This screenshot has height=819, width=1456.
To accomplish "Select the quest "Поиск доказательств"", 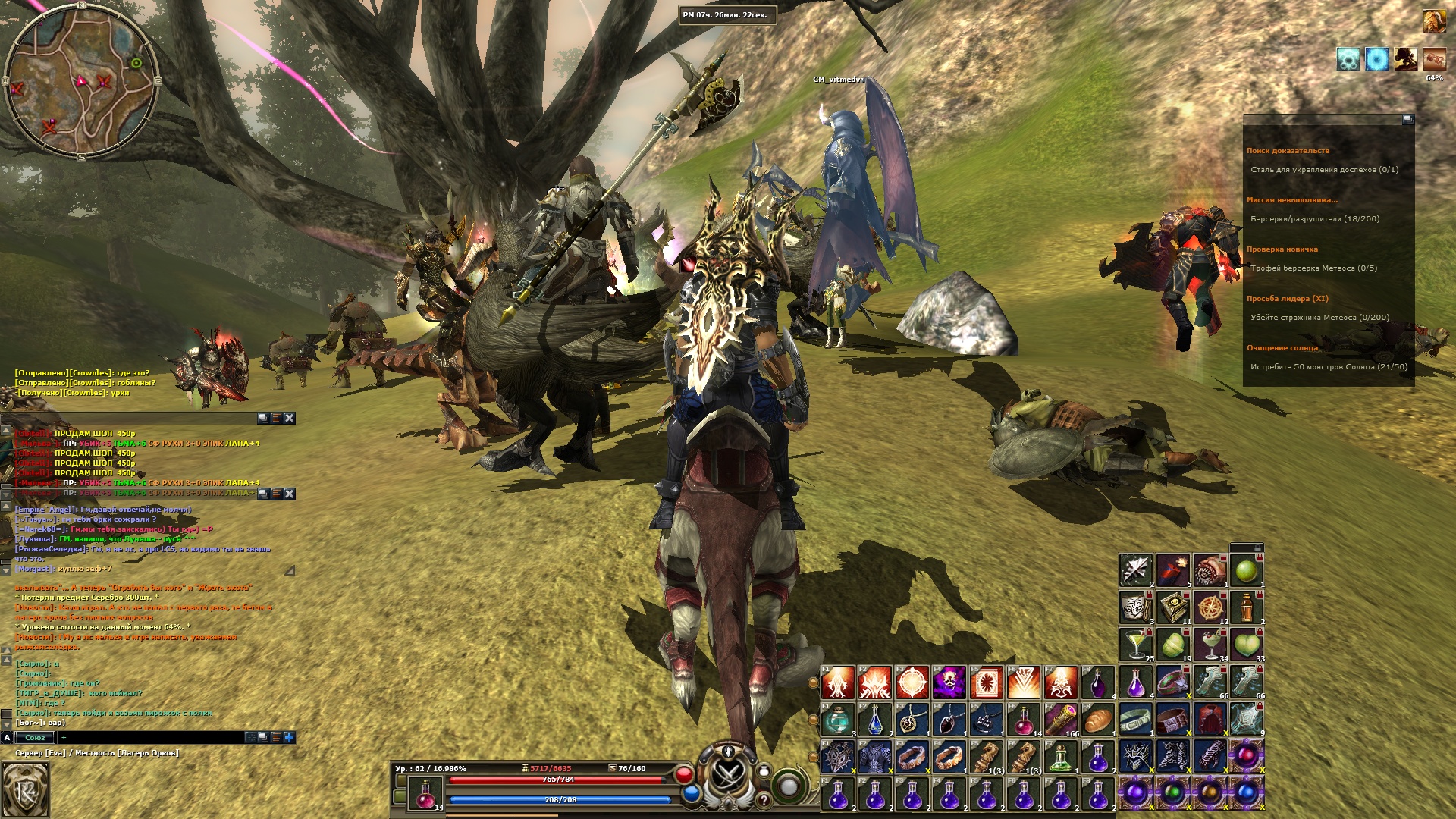I will click(1288, 151).
